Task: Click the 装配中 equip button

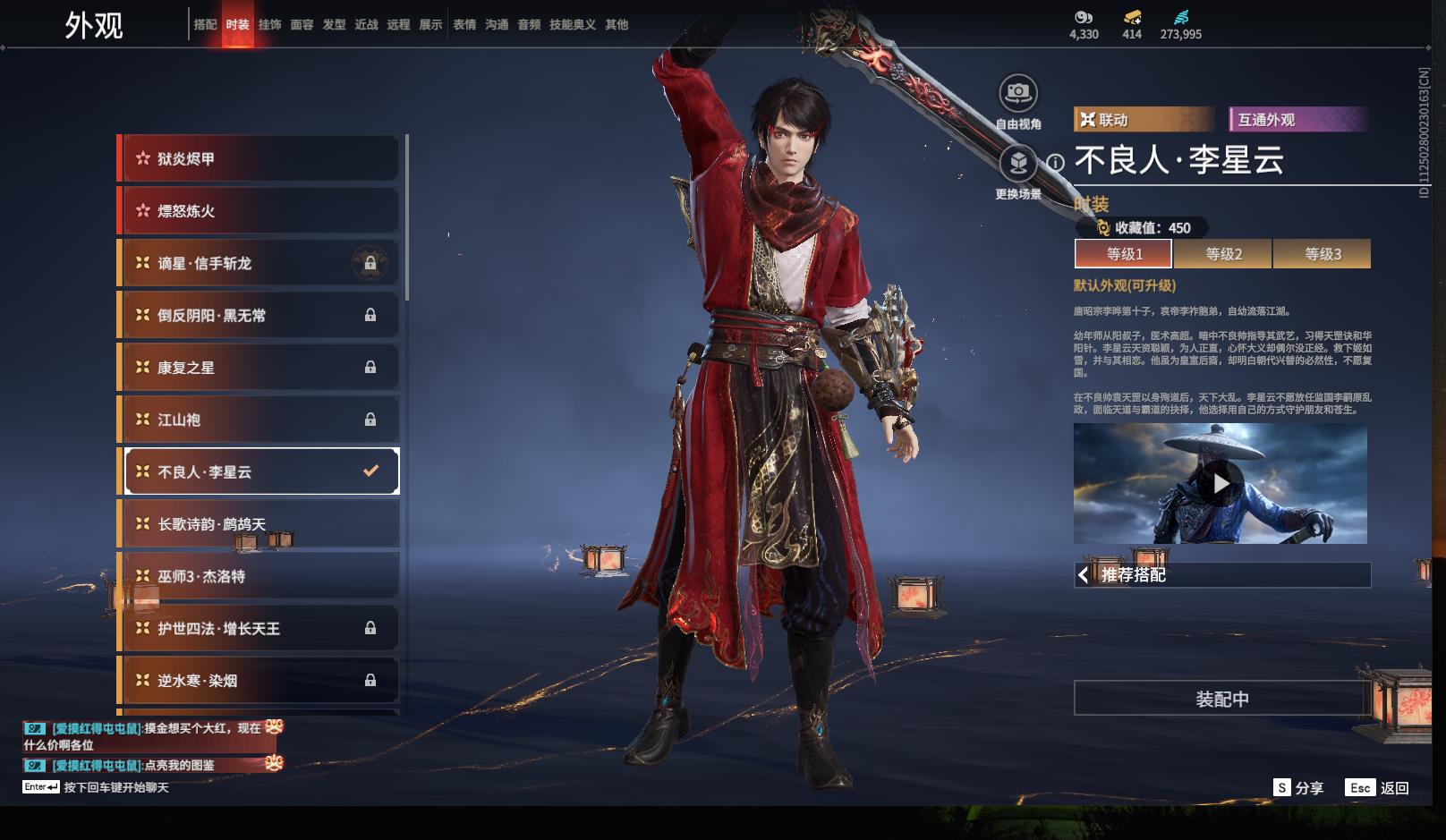Action: pyautogui.click(x=1221, y=699)
